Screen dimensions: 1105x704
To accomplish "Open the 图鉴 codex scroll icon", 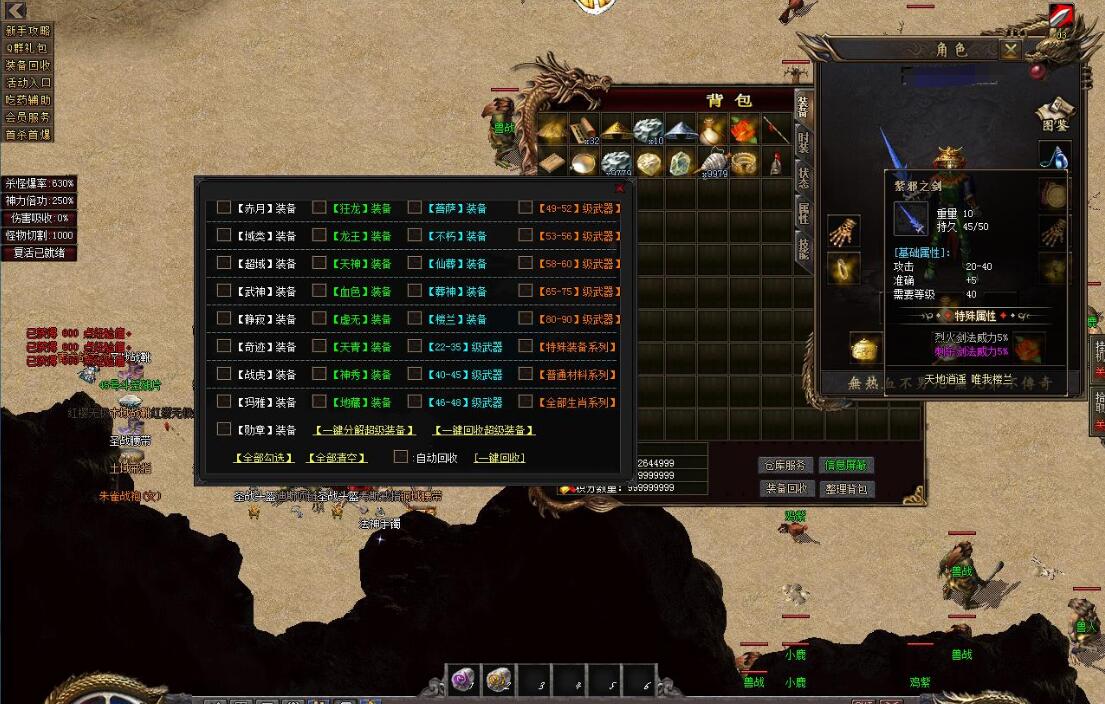I will (x=1054, y=112).
